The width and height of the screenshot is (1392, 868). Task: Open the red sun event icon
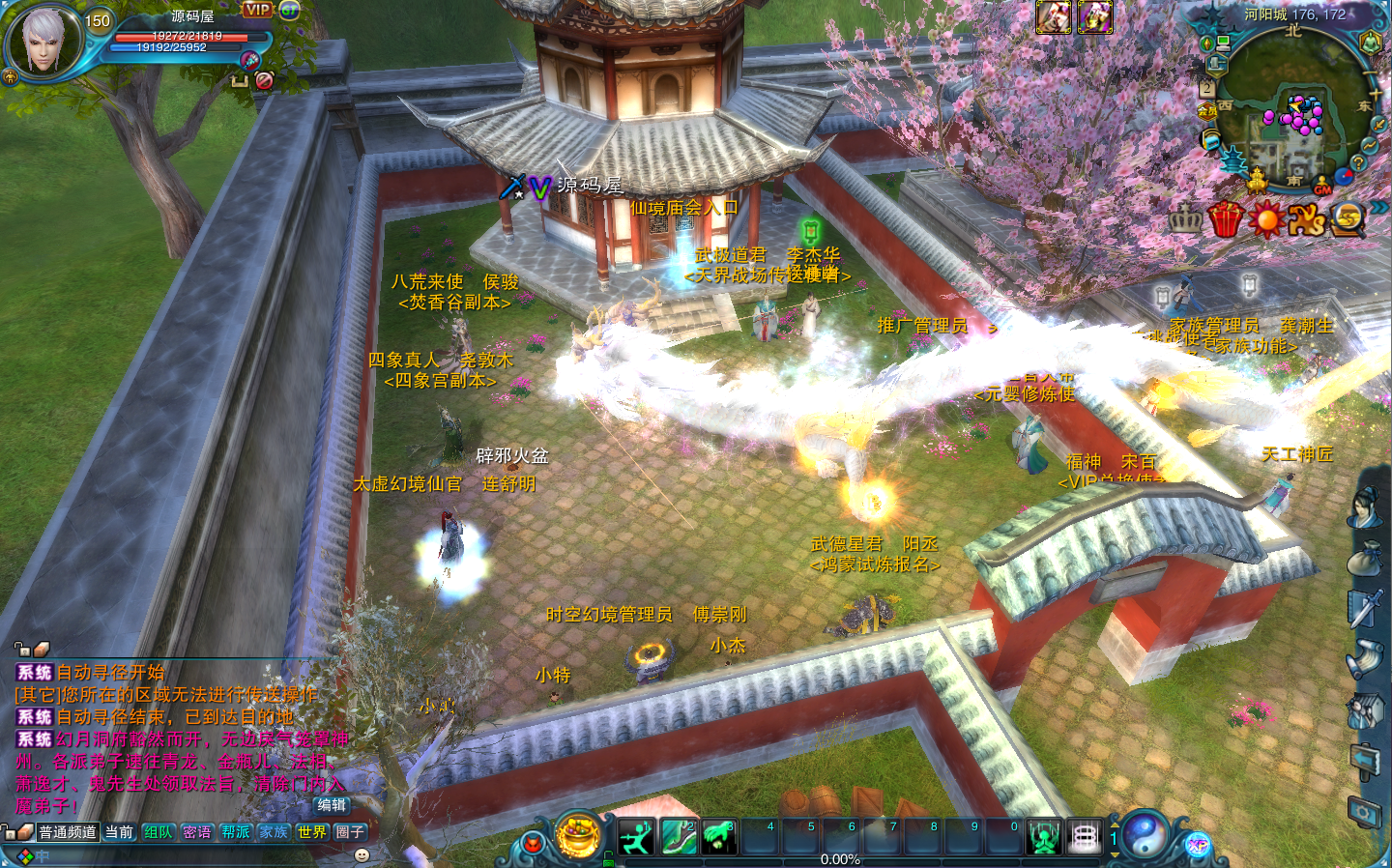click(1265, 220)
